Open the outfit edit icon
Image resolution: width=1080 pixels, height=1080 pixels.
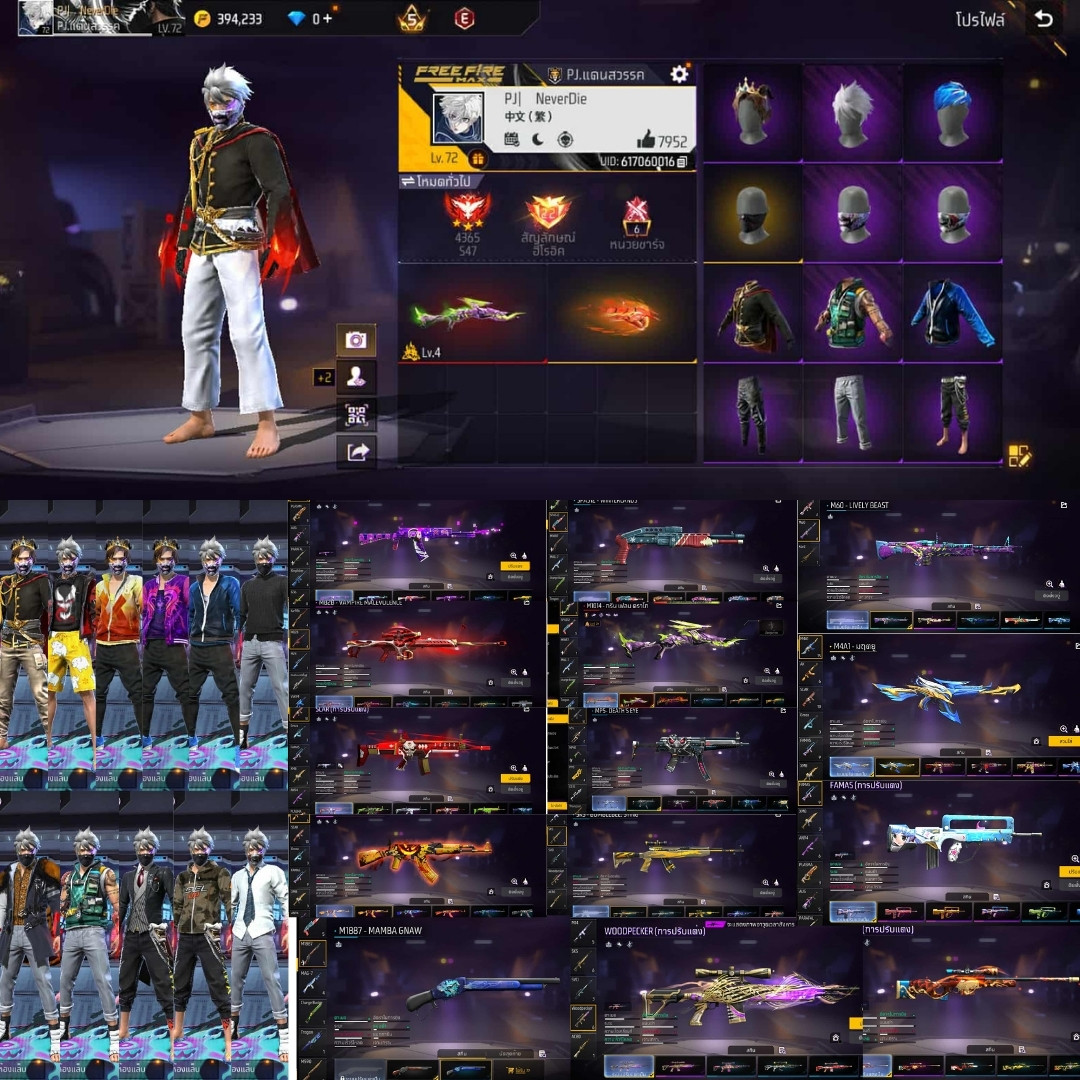[1019, 456]
